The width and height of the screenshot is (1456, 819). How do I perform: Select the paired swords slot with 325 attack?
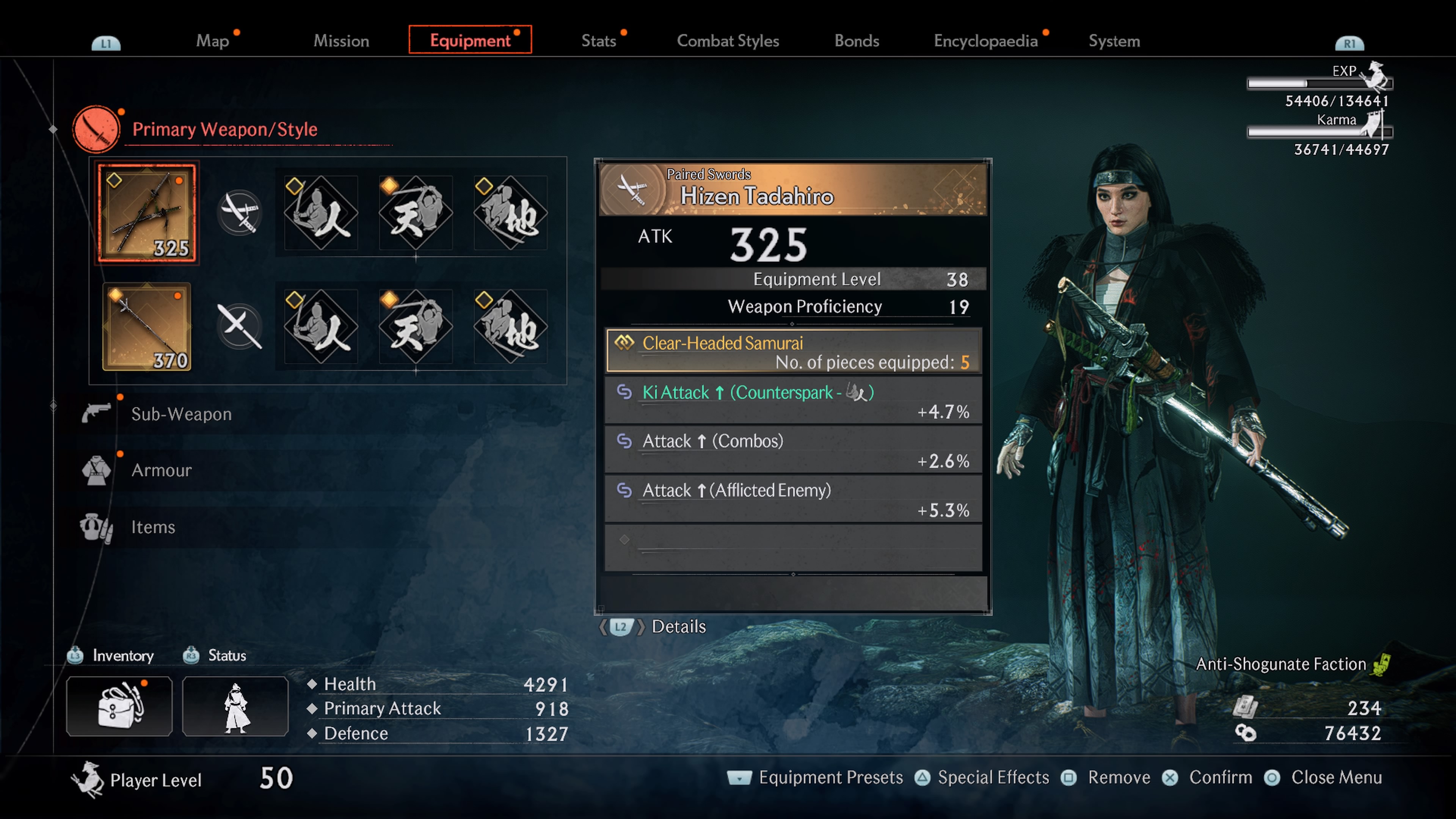pos(147,213)
